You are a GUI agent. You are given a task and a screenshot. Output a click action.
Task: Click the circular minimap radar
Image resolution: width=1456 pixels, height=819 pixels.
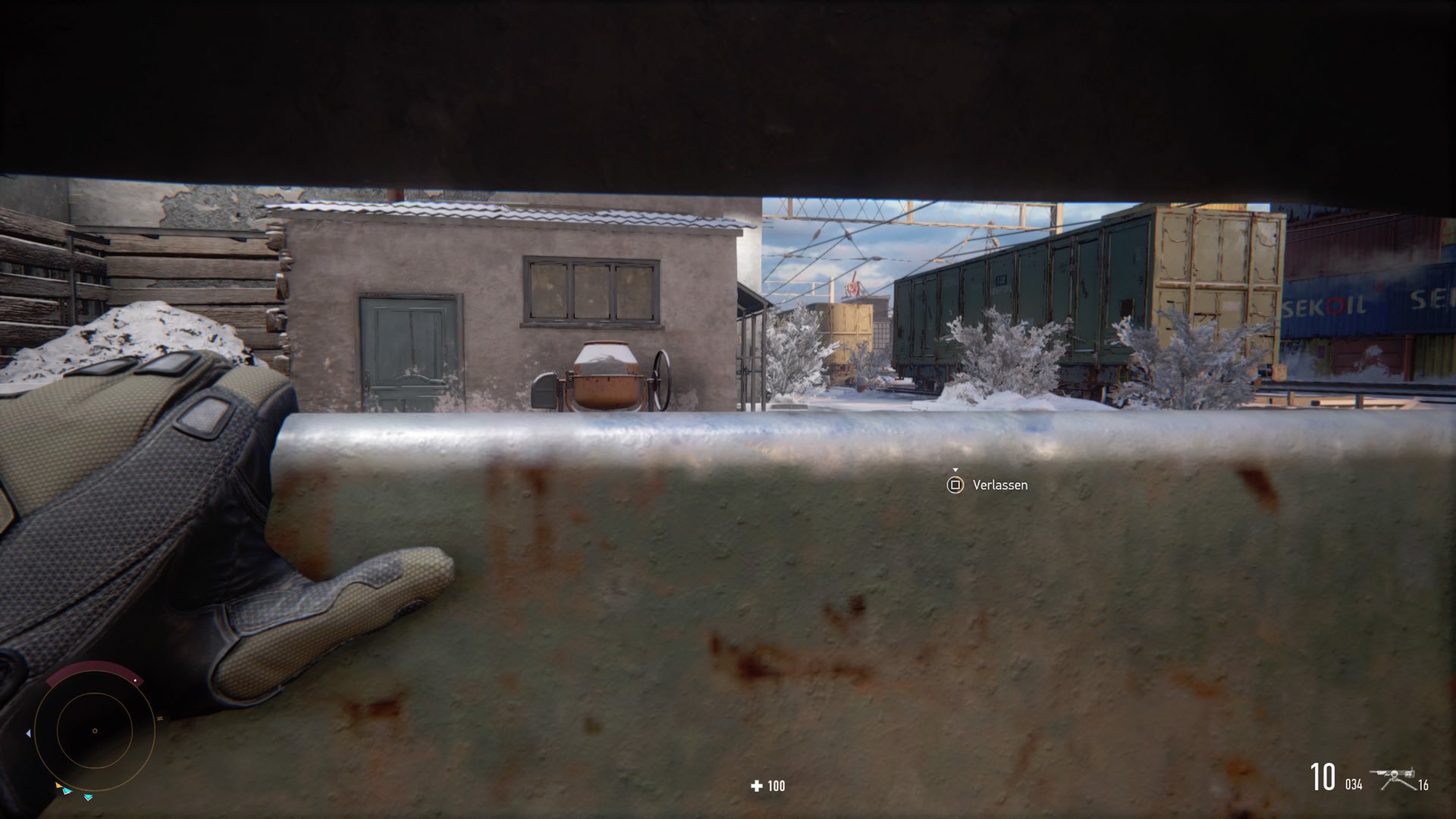[x=94, y=731]
